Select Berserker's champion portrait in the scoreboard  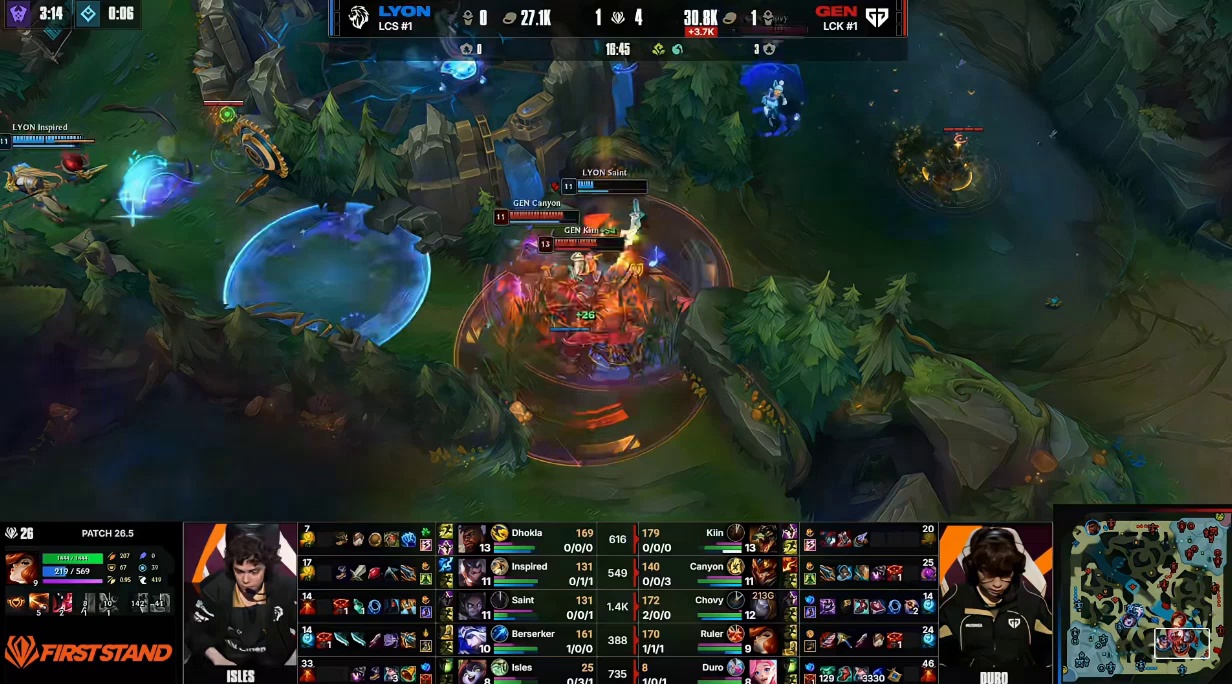pos(472,640)
